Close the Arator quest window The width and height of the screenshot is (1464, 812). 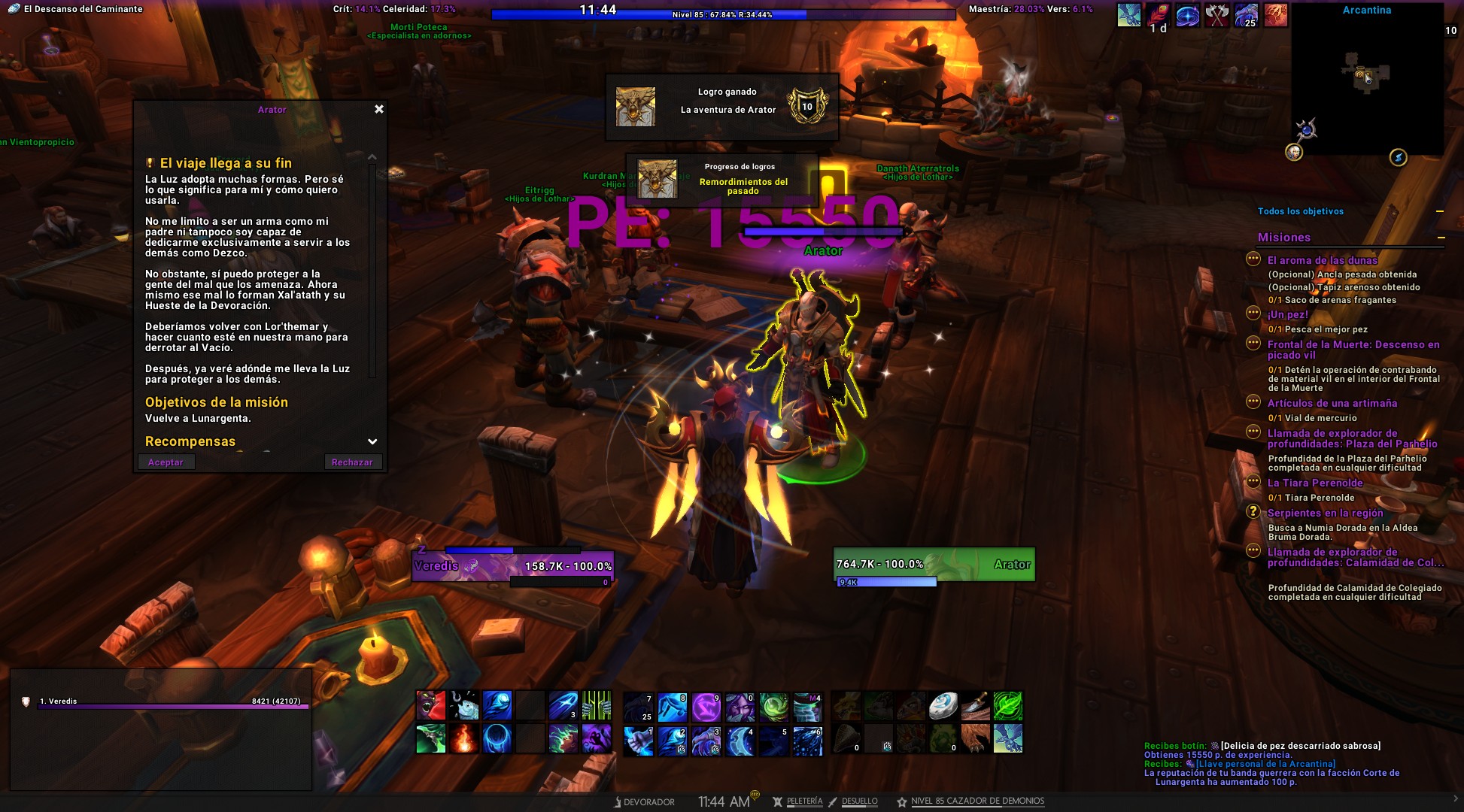click(x=379, y=109)
